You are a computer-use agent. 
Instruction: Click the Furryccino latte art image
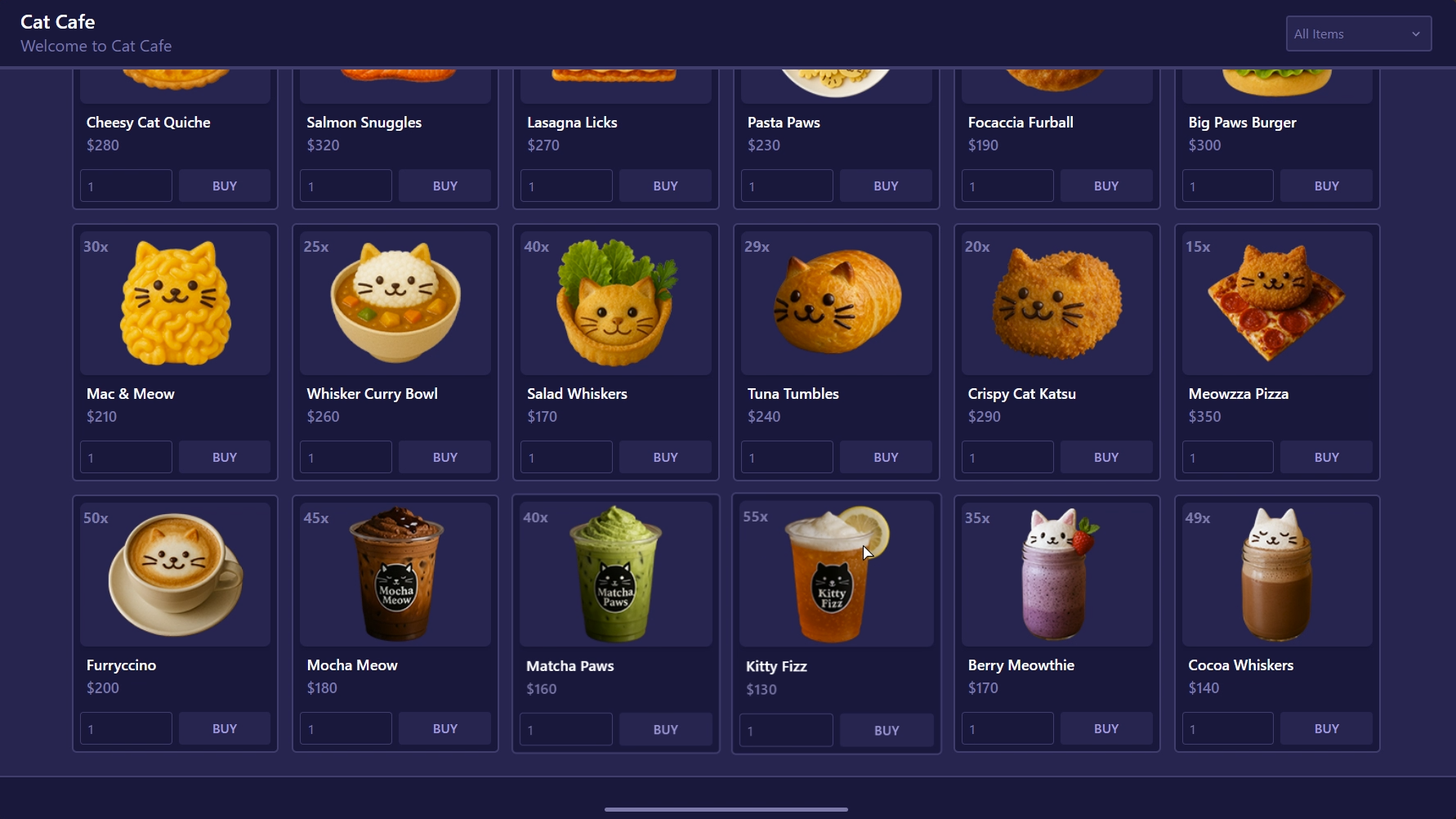pos(174,573)
